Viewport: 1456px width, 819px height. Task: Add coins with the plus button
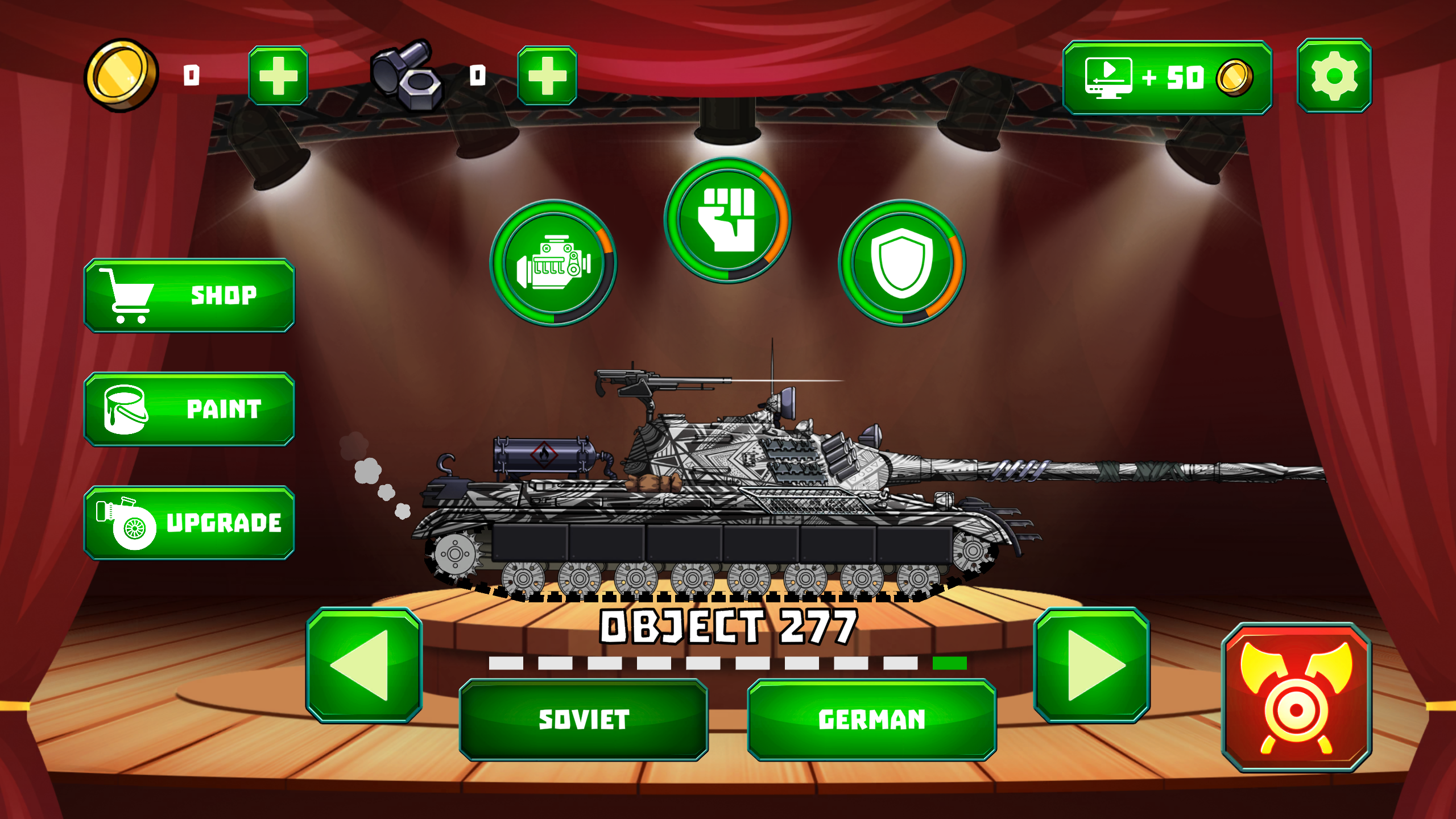[x=279, y=77]
